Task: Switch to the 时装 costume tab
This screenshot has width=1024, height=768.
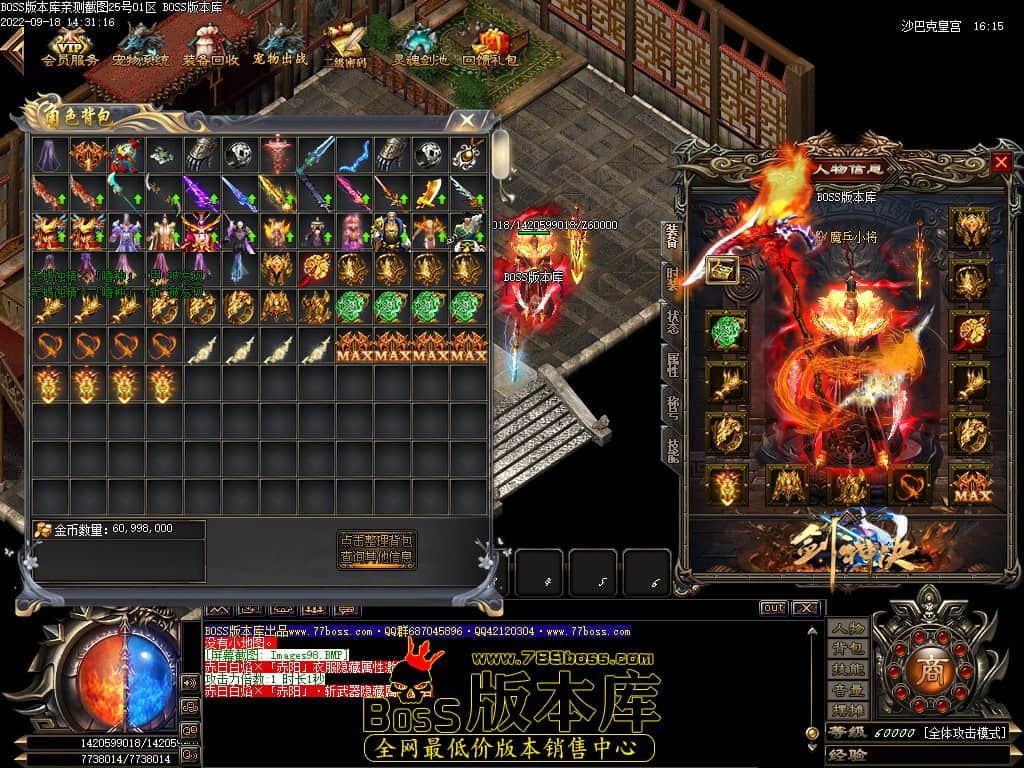Action: click(673, 279)
